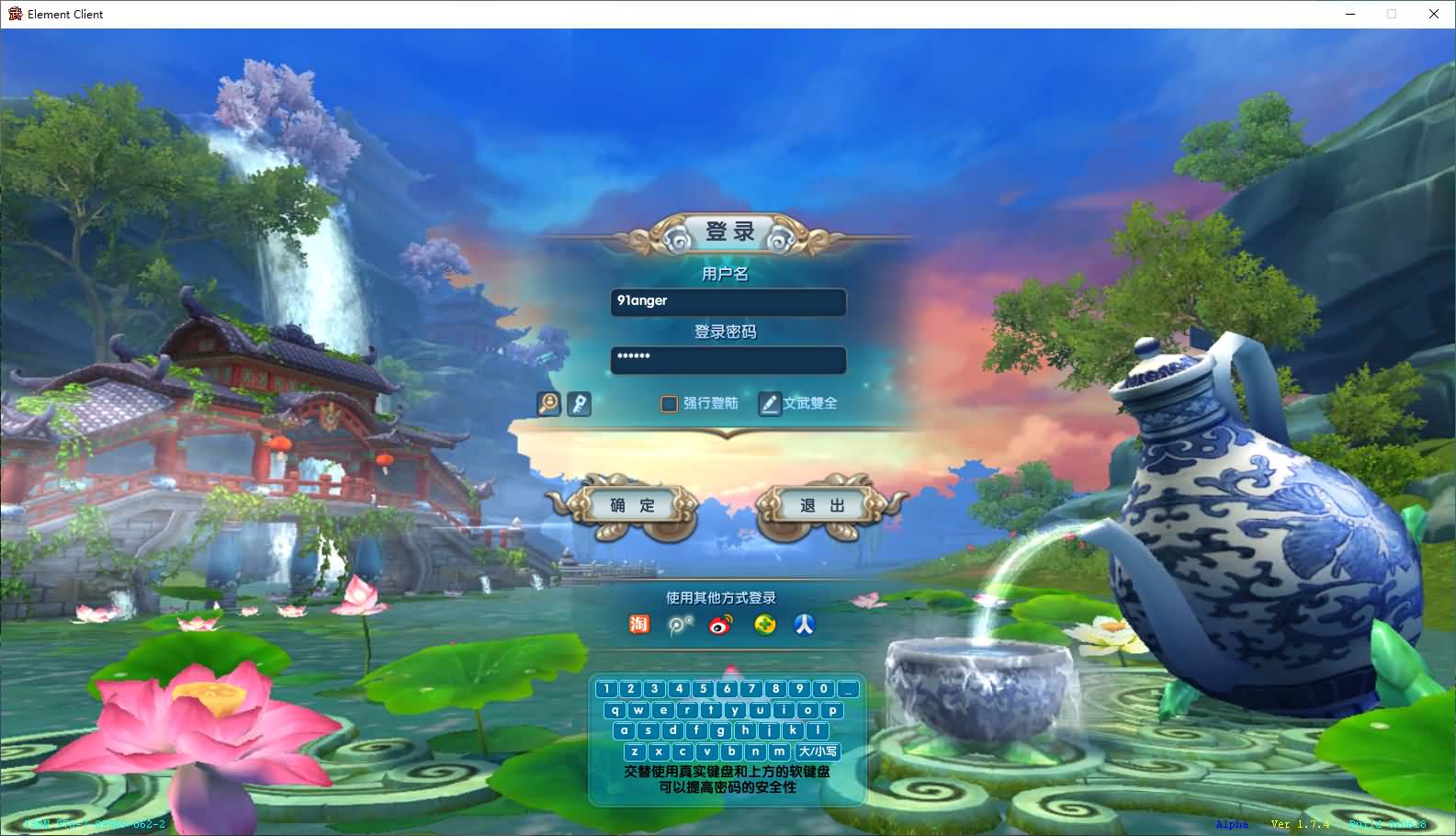The height and width of the screenshot is (836, 1456).
Task: Log in via the 360 account icon
Action: pyautogui.click(x=764, y=624)
